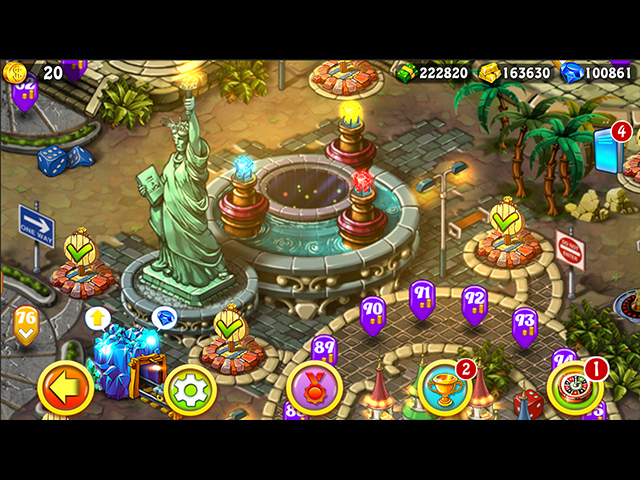
Task: Open the roulette wheel bonus button
Action: (574, 388)
